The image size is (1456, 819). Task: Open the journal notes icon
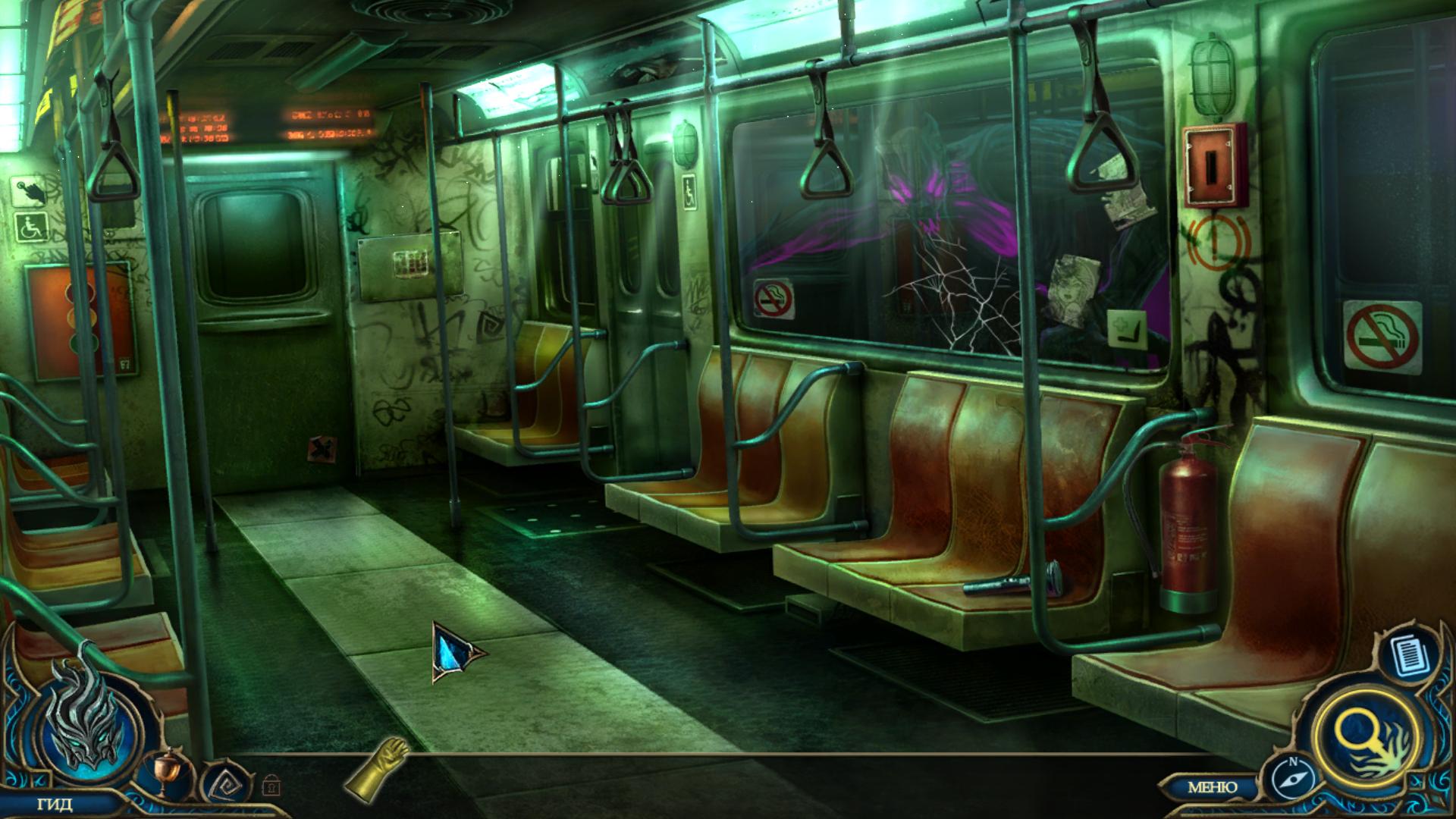click(x=1409, y=654)
